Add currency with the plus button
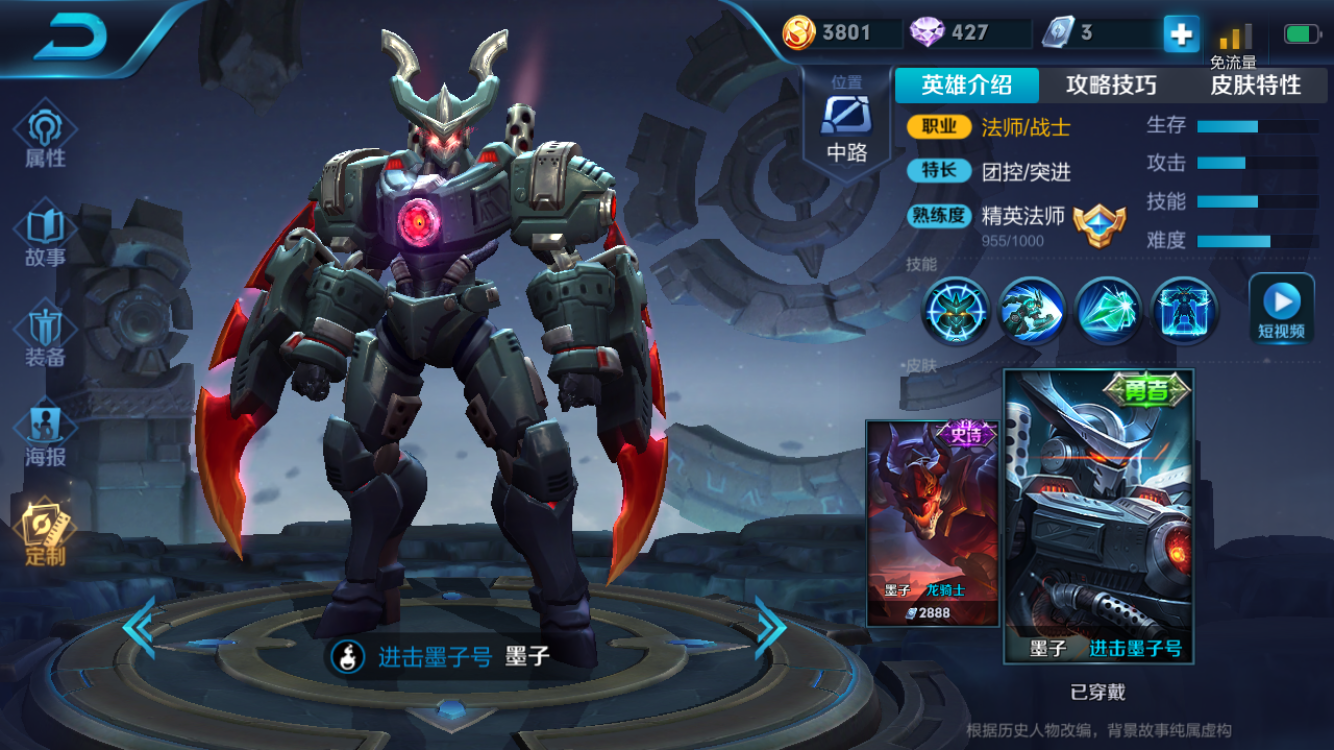Screen dimensions: 1334x750 pos(1181,34)
